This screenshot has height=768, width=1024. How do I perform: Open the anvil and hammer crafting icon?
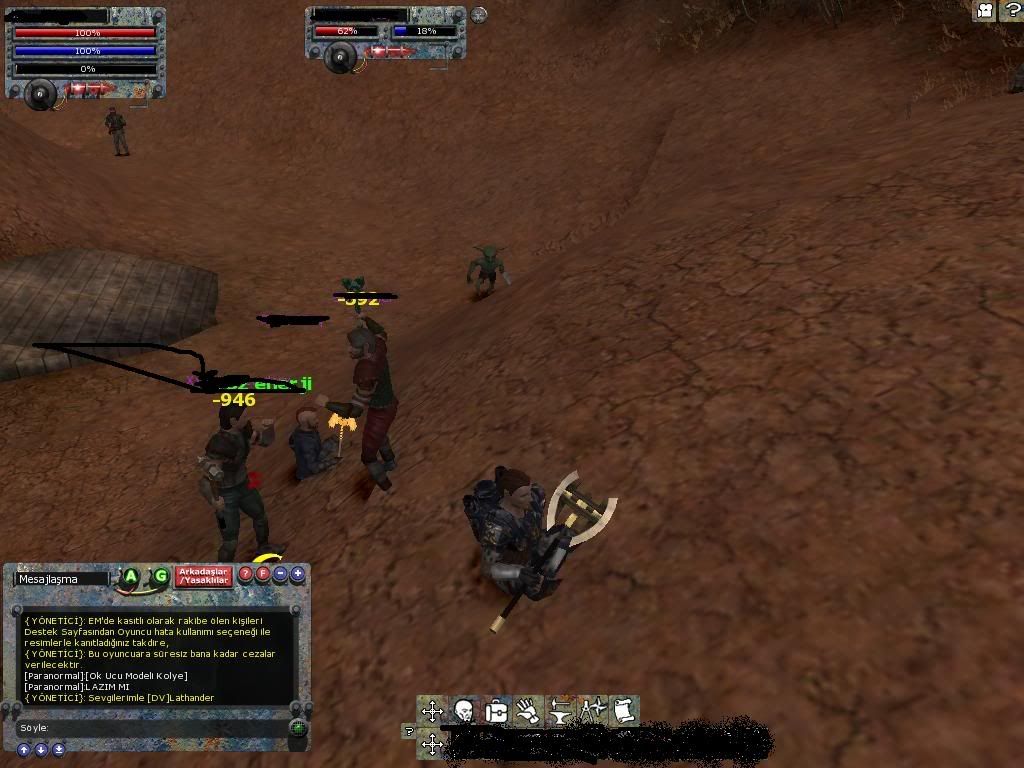(560, 711)
